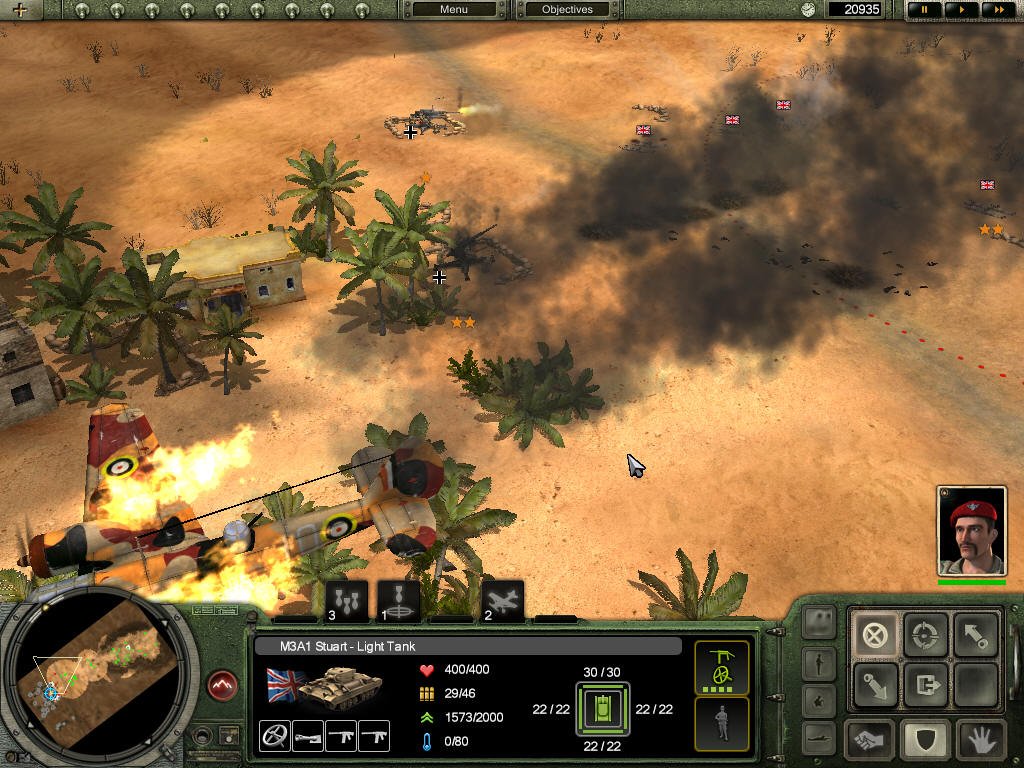
Task: Click the red chevron button beside the minimap
Action: click(x=221, y=686)
